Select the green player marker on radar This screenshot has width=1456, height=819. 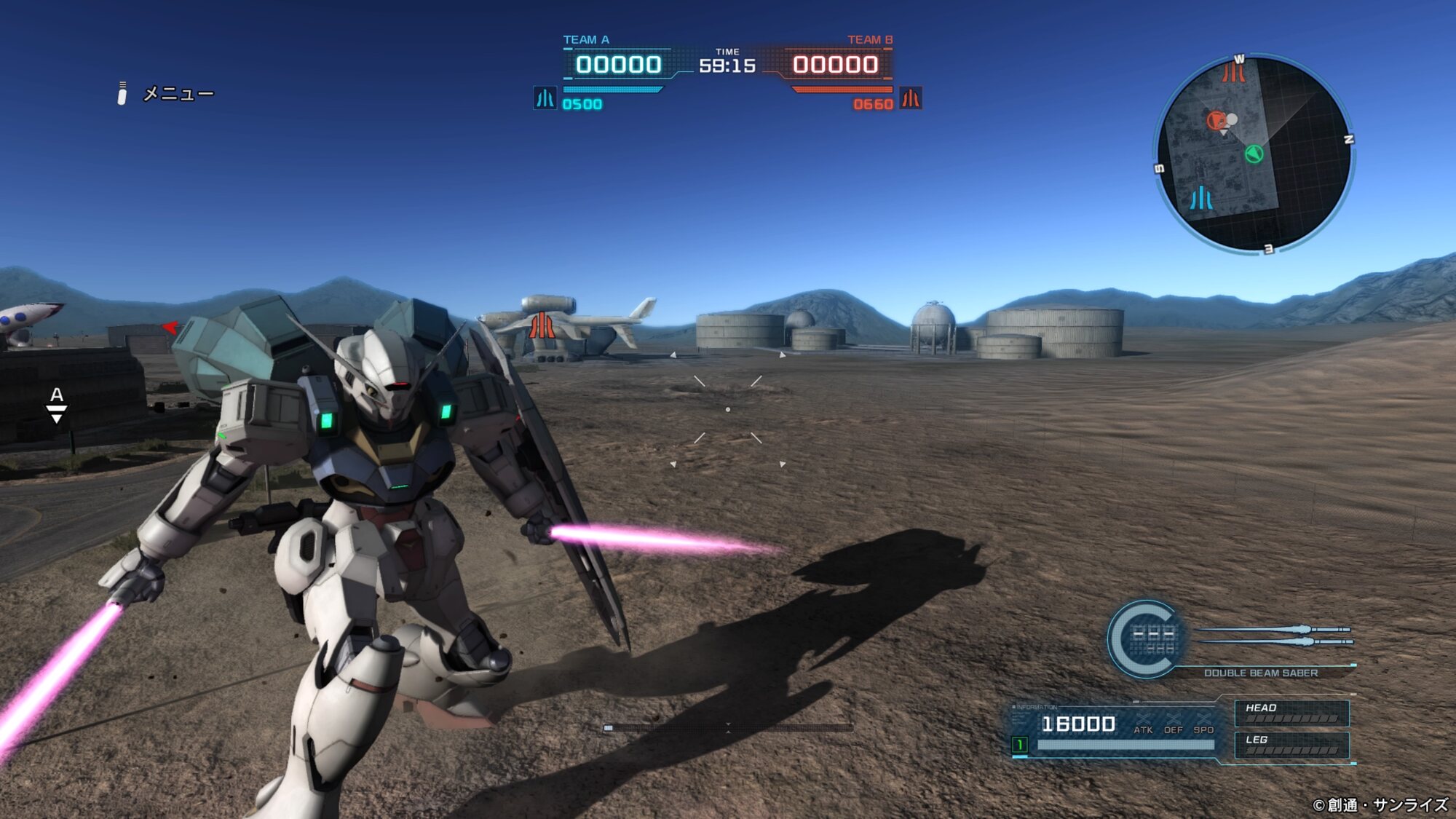pos(1254,154)
